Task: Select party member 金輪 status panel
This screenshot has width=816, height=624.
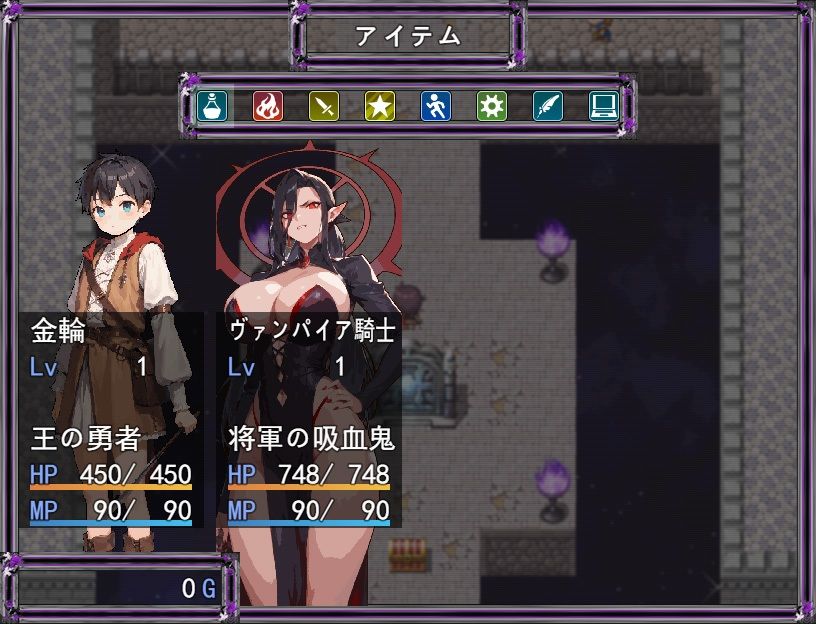Action: click(x=110, y=420)
